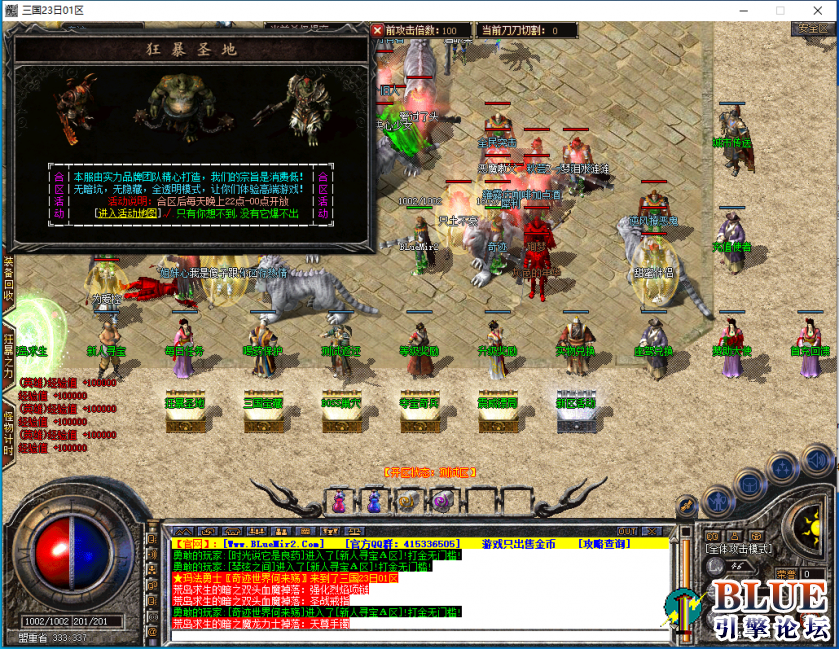The width and height of the screenshot is (839, 649).
Task: Select the purple scroll in the belt
Action: click(x=440, y=501)
